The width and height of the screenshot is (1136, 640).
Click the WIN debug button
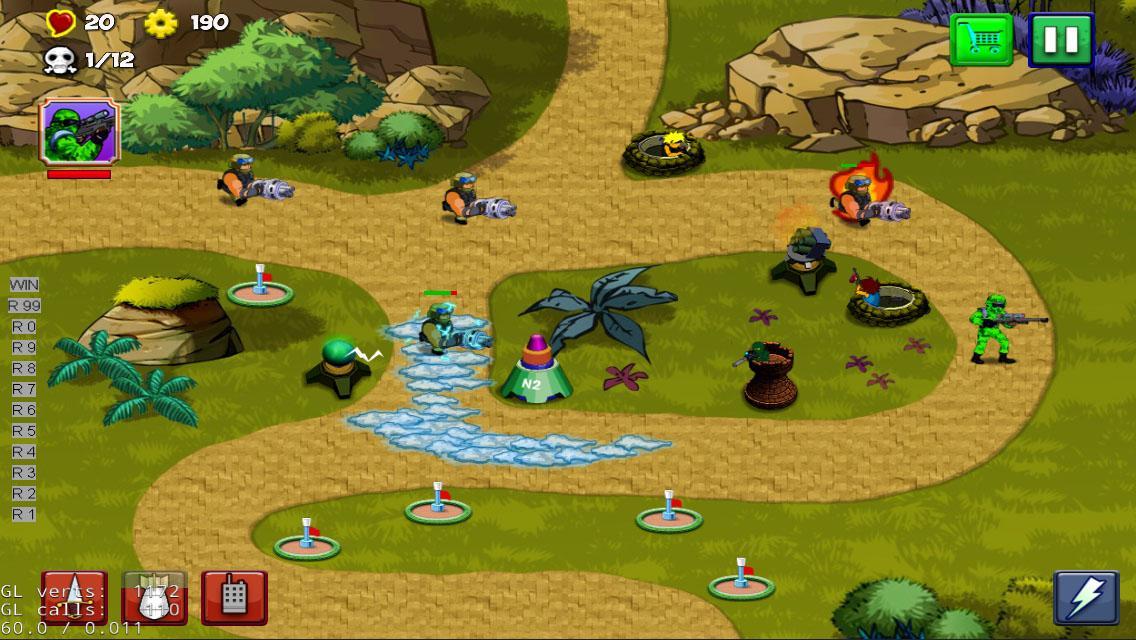(24, 285)
